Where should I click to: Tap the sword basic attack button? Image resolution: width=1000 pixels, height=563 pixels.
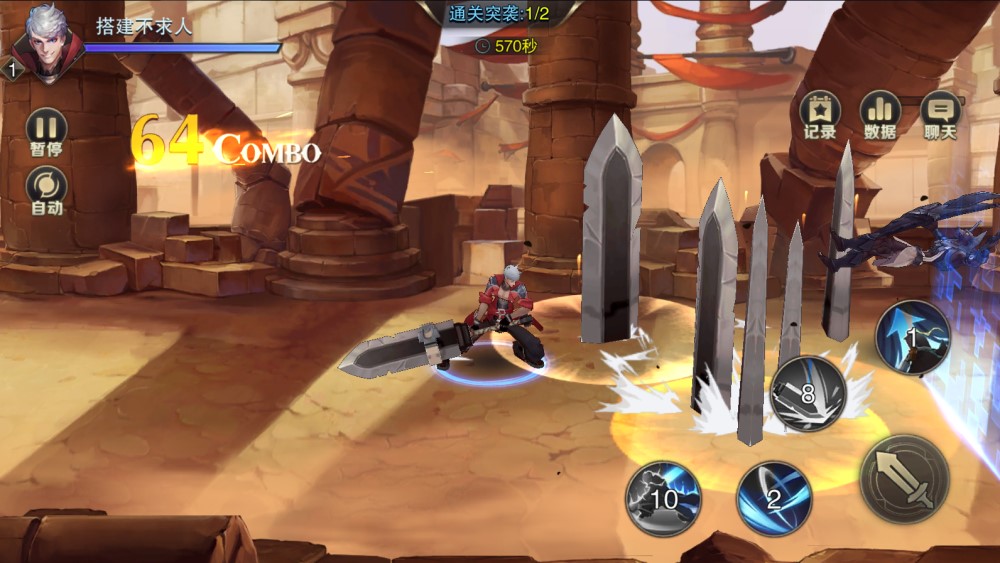(904, 479)
